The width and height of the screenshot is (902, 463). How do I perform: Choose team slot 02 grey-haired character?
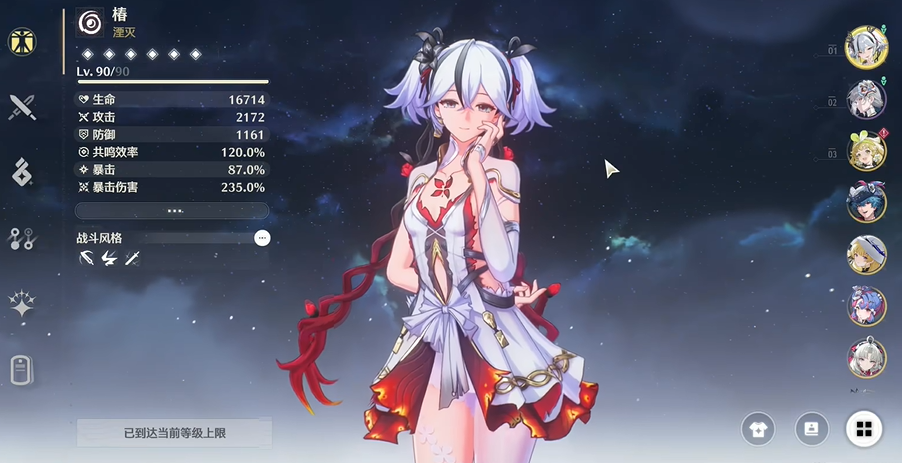coord(865,100)
